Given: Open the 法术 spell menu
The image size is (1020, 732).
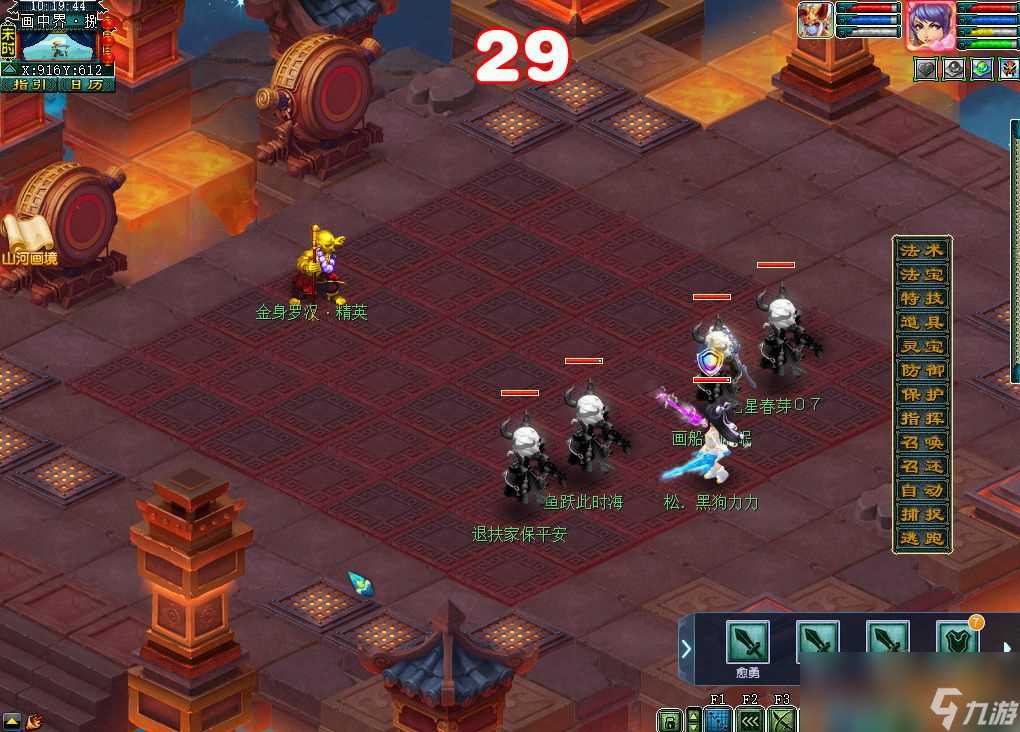Looking at the screenshot, I should point(921,250).
